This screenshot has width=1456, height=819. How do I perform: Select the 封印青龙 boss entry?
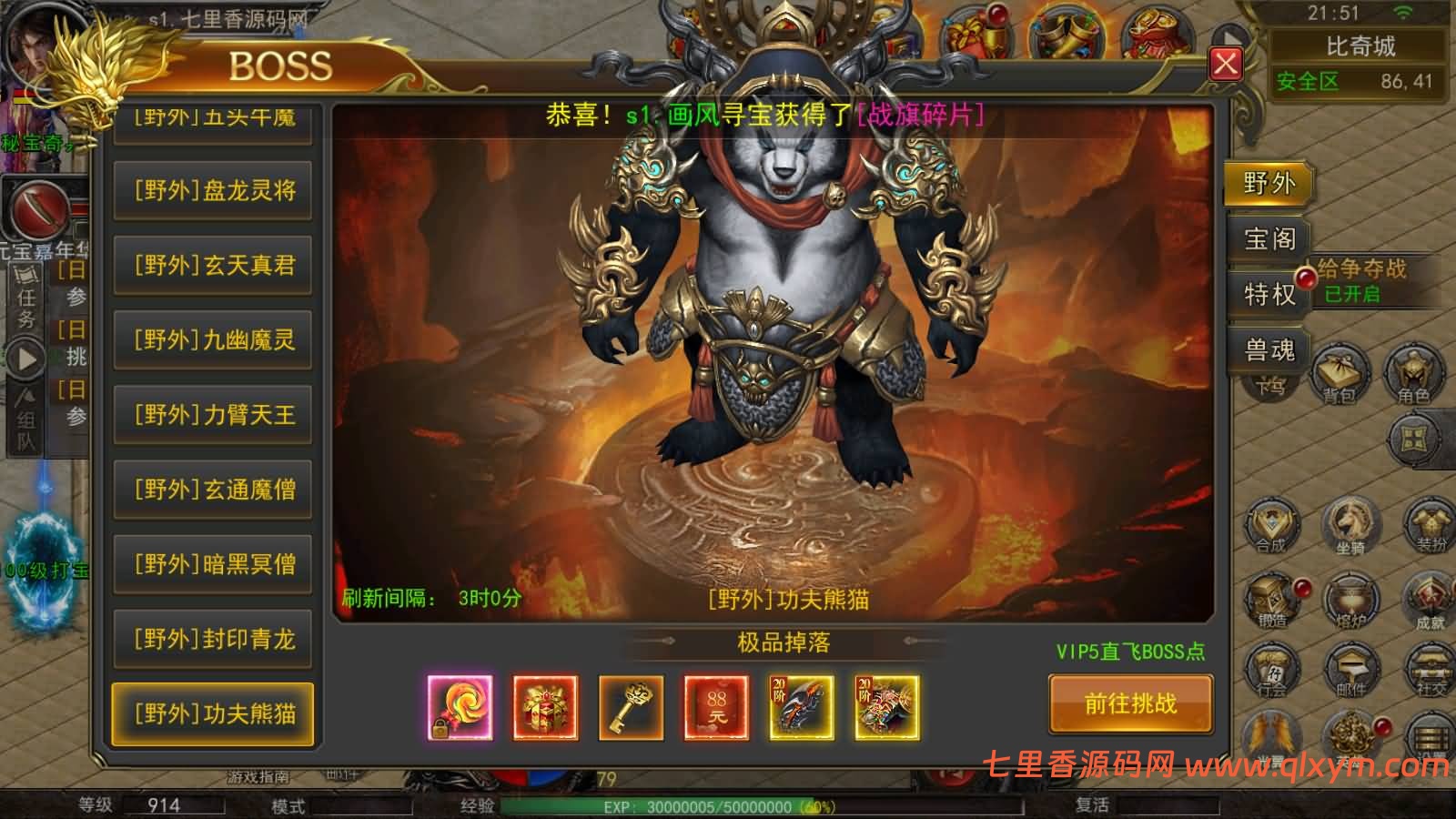point(213,638)
